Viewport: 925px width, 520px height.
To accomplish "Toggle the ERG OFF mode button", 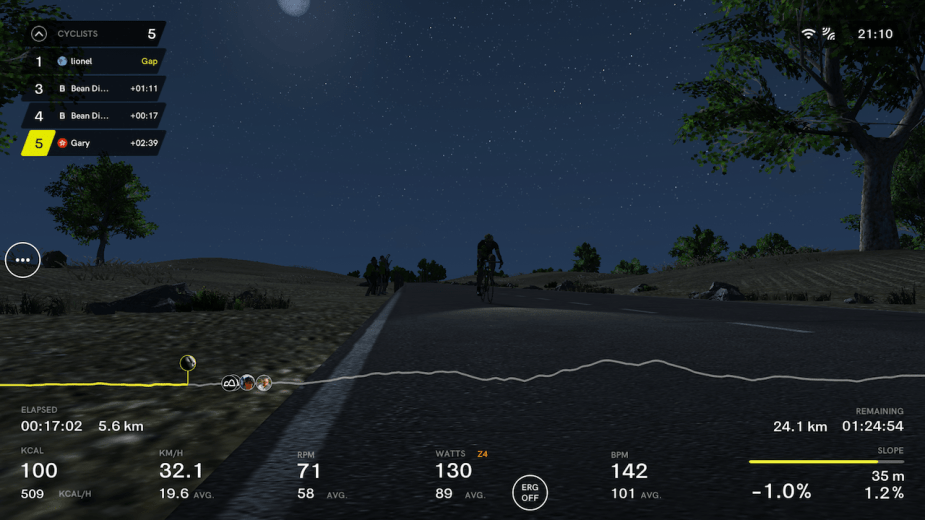I will [530, 492].
